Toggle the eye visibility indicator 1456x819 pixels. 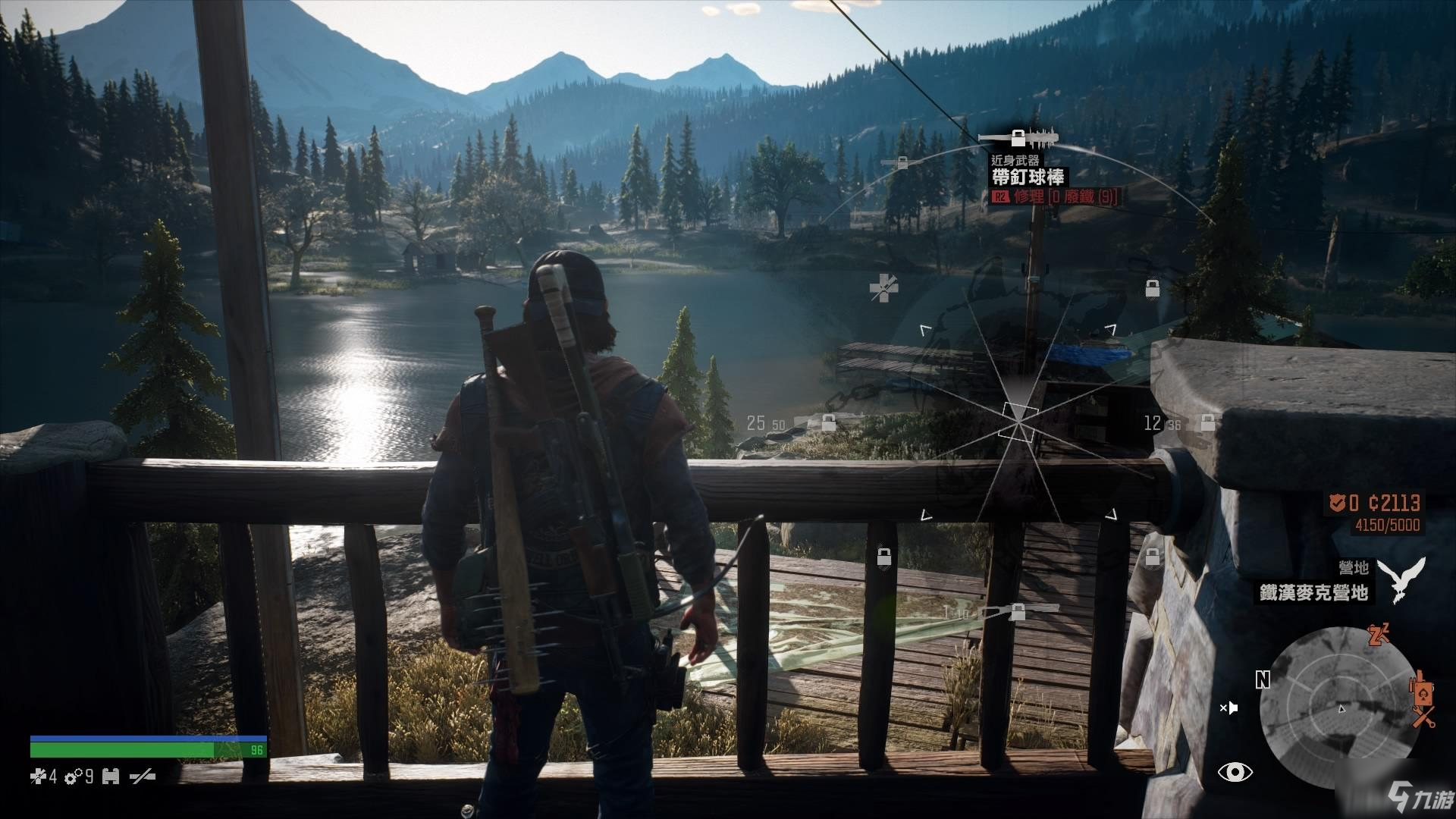tap(1235, 772)
